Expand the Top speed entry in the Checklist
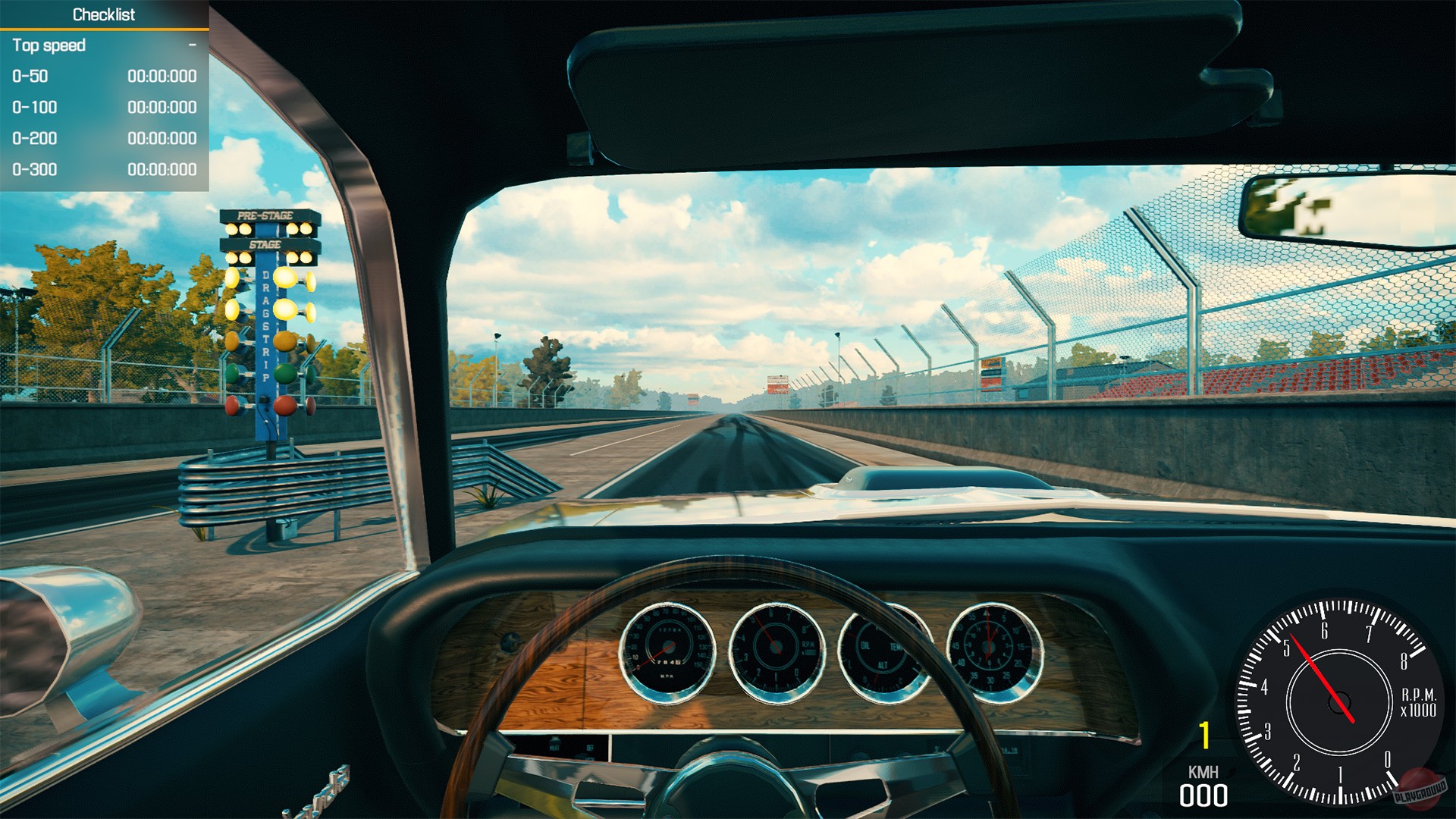1456x819 pixels. [x=51, y=45]
